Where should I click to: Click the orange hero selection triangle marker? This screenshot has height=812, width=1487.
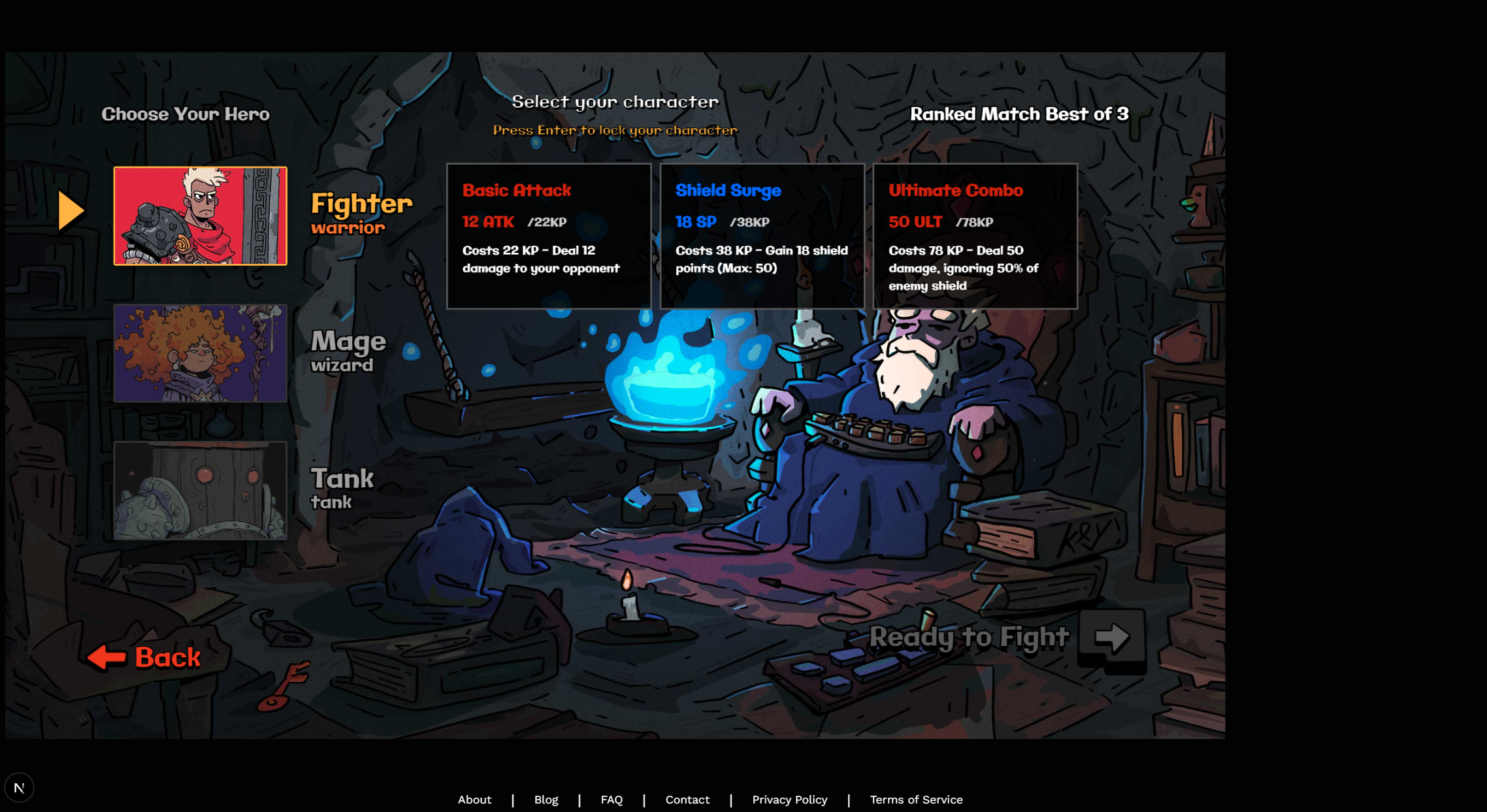[71, 210]
